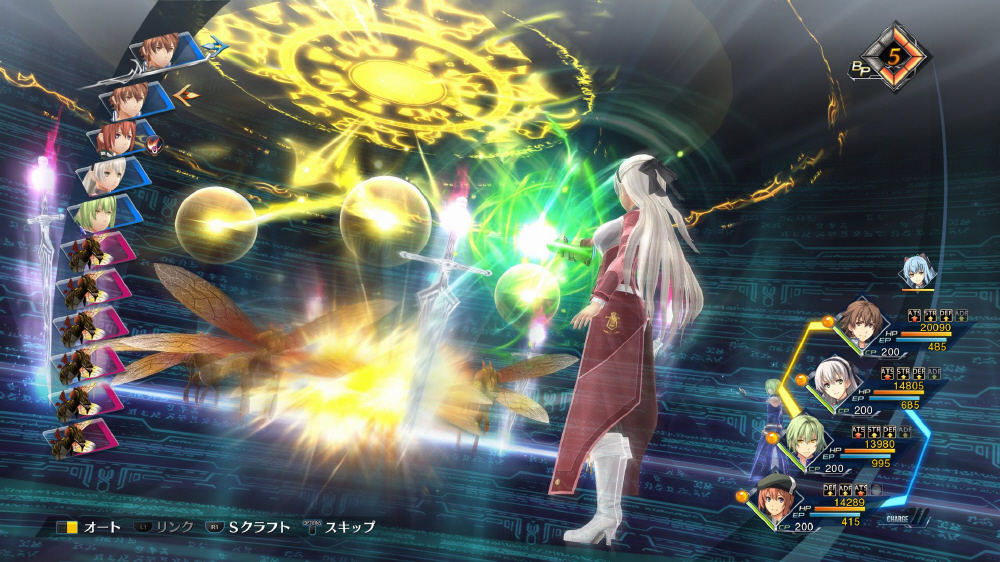This screenshot has width=1000, height=562.
Task: Click the blue-haired support member portrait
Action: 916,272
